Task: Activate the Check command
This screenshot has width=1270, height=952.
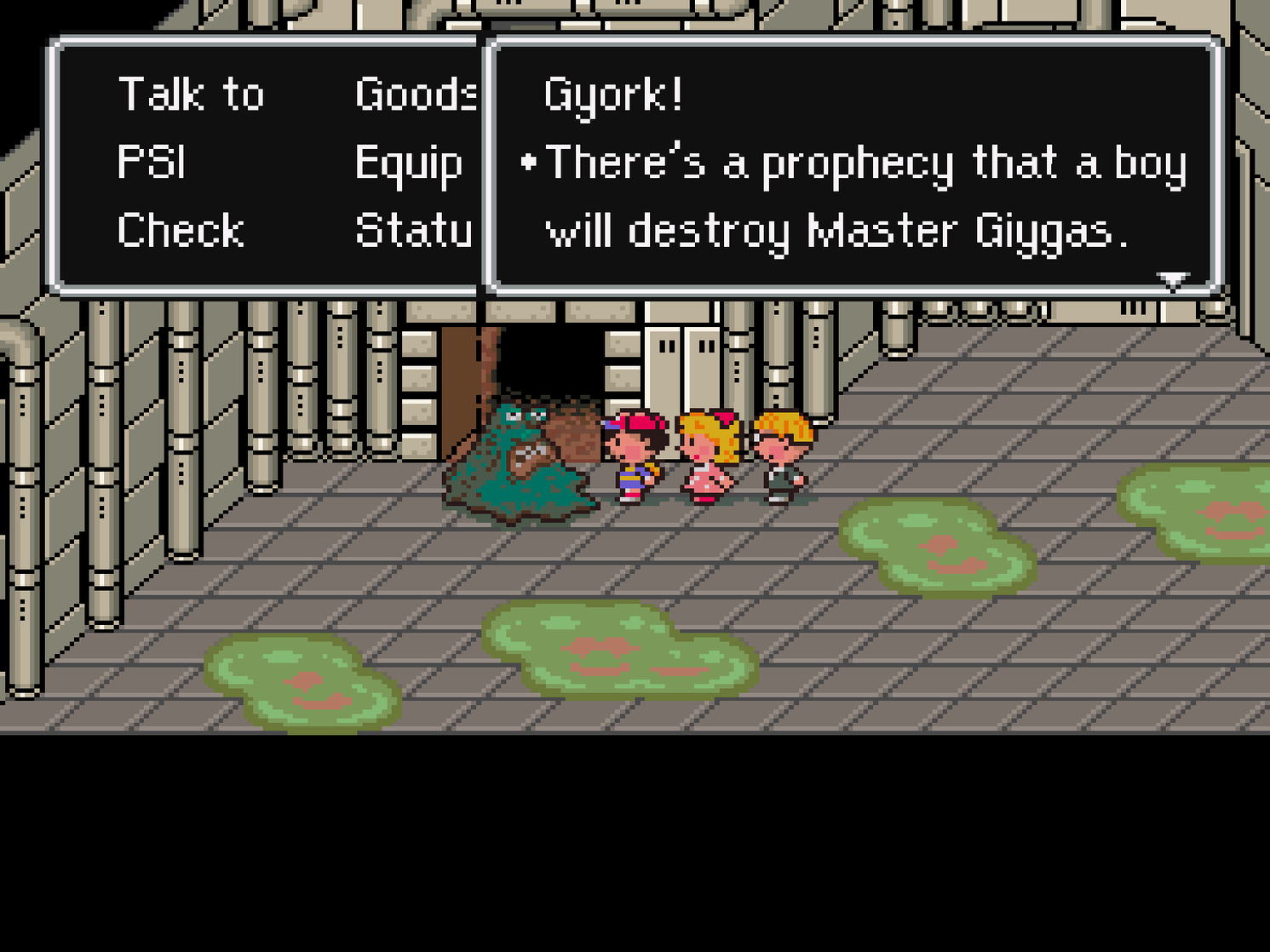Action: 181,228
